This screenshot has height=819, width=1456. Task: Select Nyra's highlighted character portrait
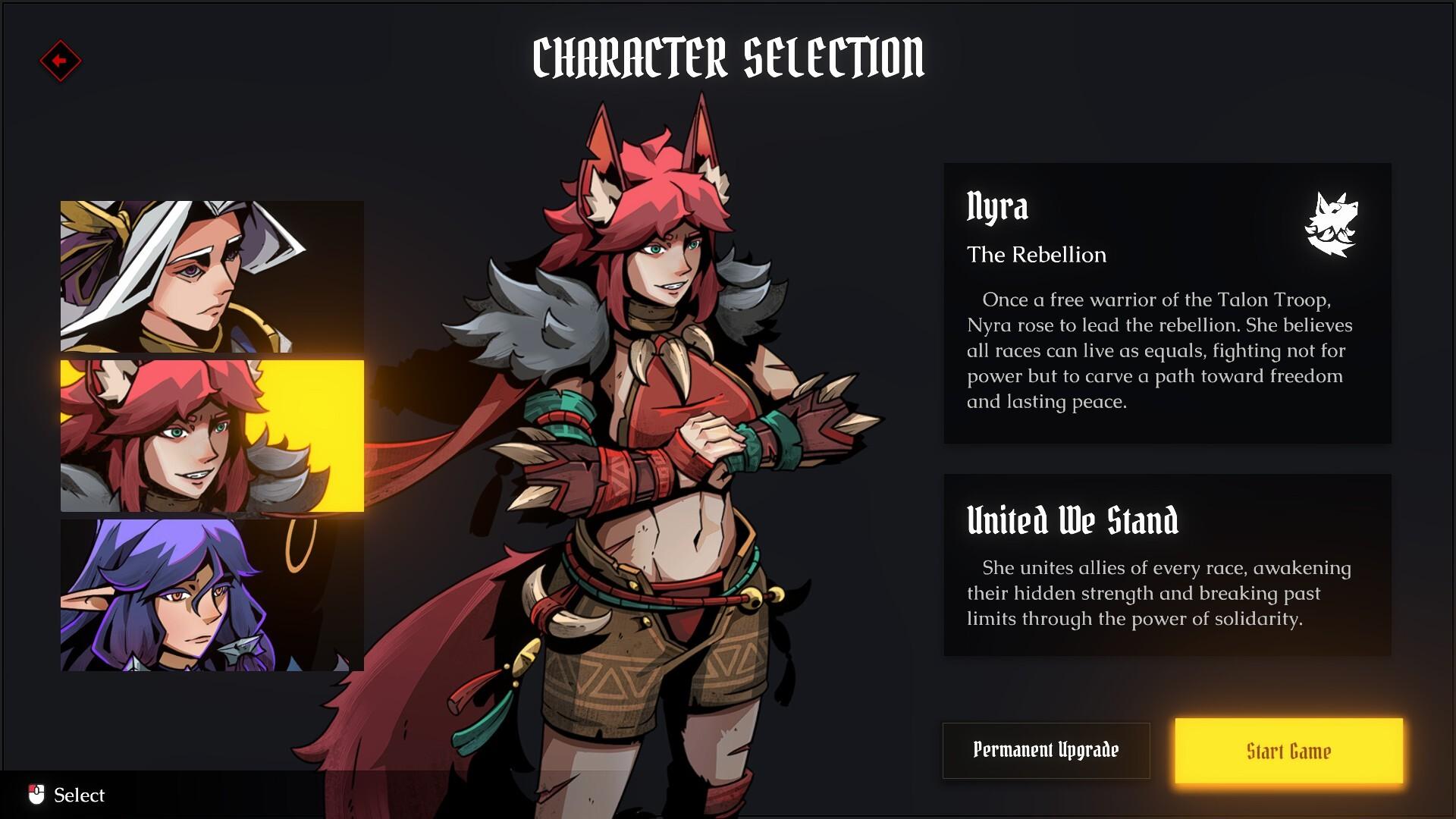point(211,436)
